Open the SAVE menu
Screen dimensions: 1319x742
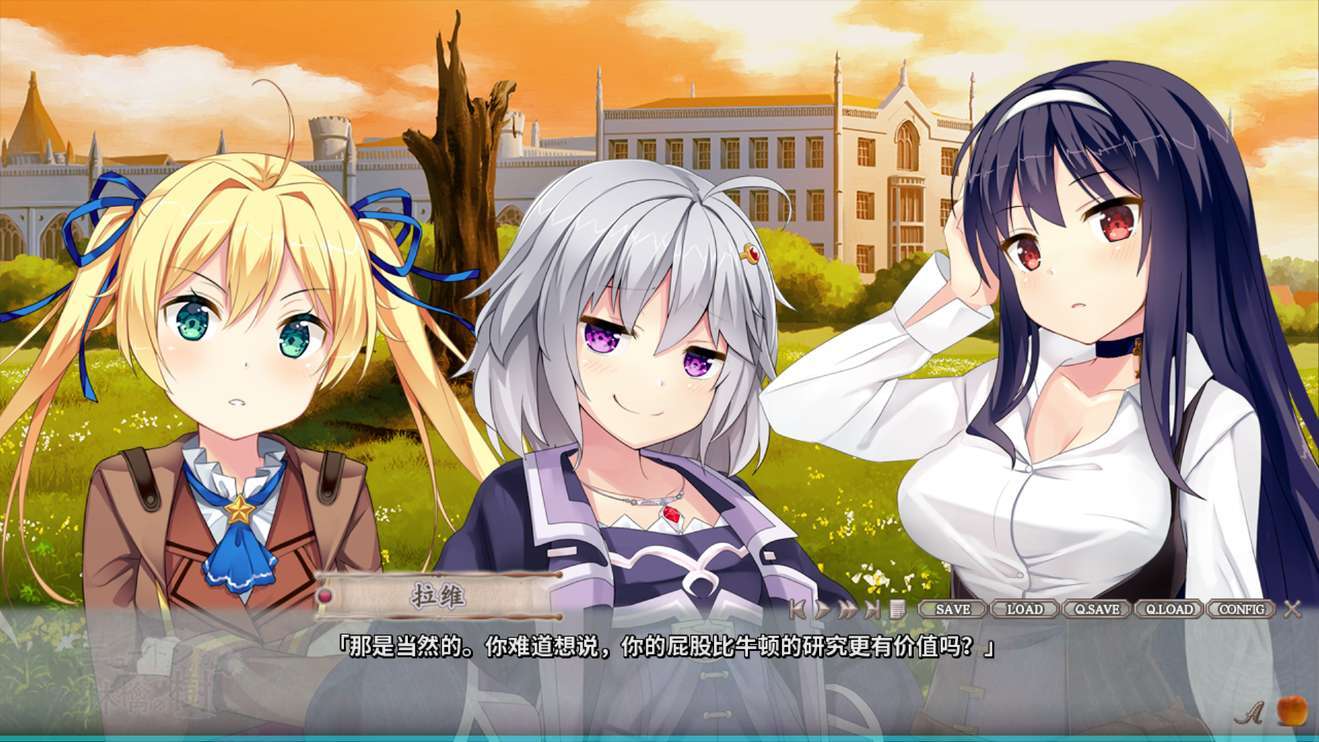tap(952, 609)
